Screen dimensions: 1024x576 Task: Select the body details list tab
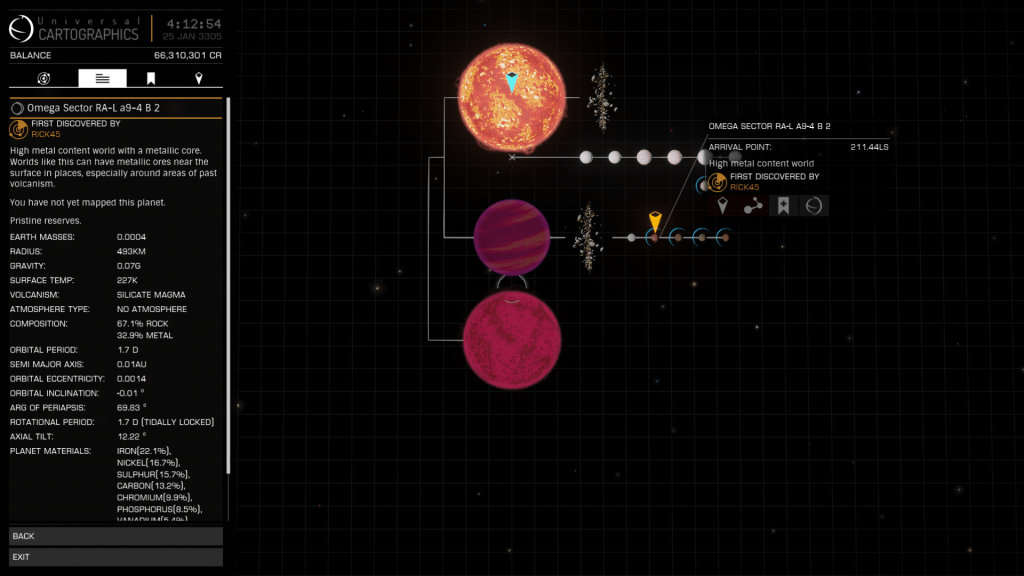102,78
